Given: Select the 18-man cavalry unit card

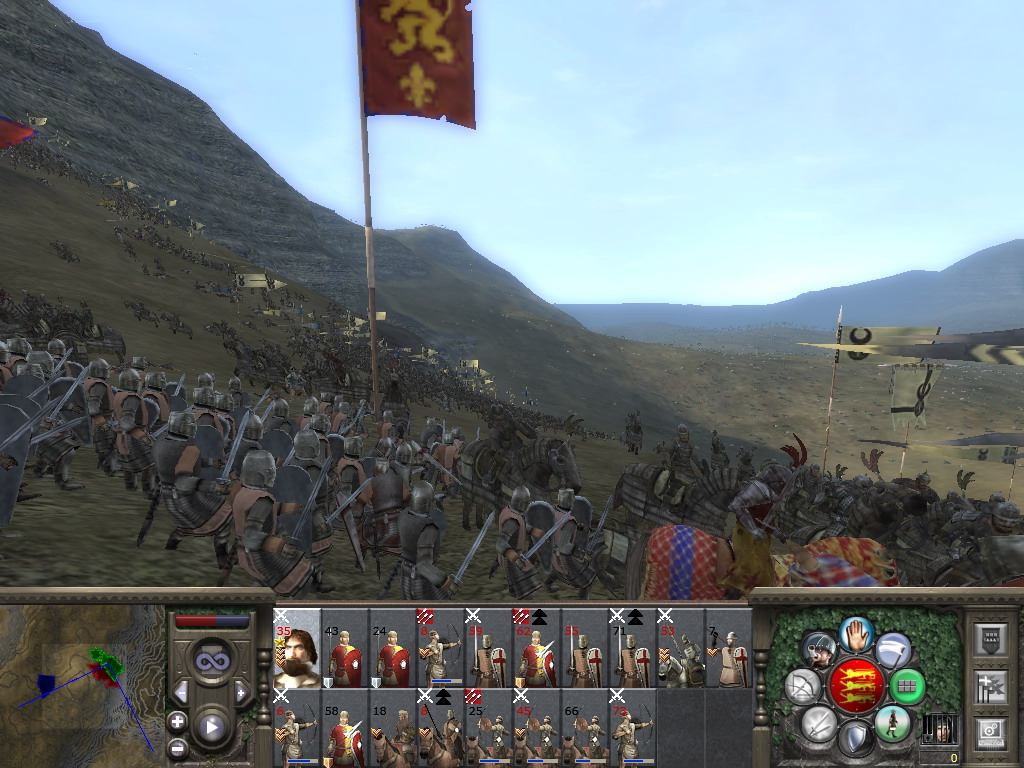Looking at the screenshot, I should point(393,728).
